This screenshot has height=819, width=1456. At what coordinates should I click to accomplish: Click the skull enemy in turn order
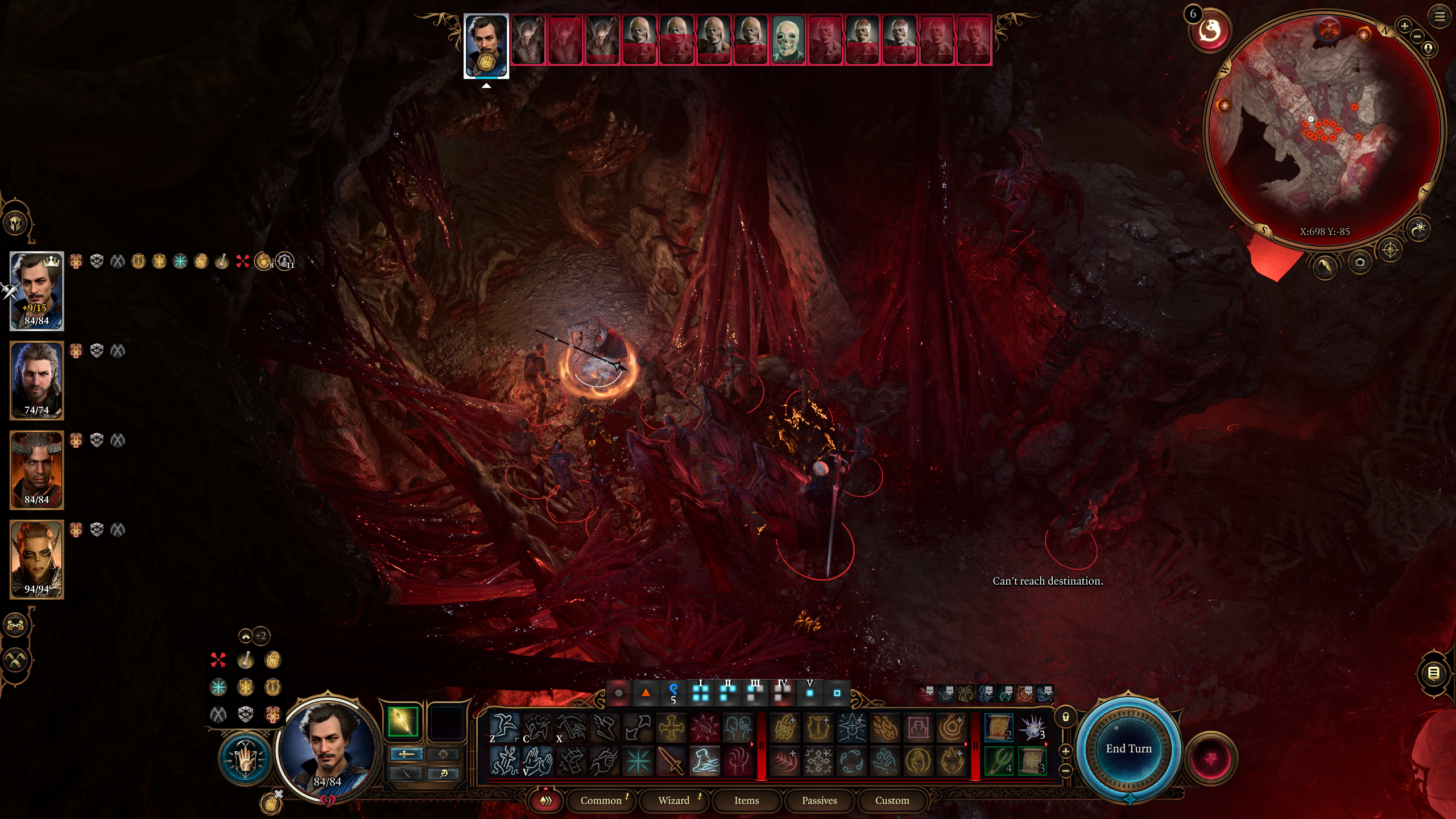pyautogui.click(x=788, y=40)
